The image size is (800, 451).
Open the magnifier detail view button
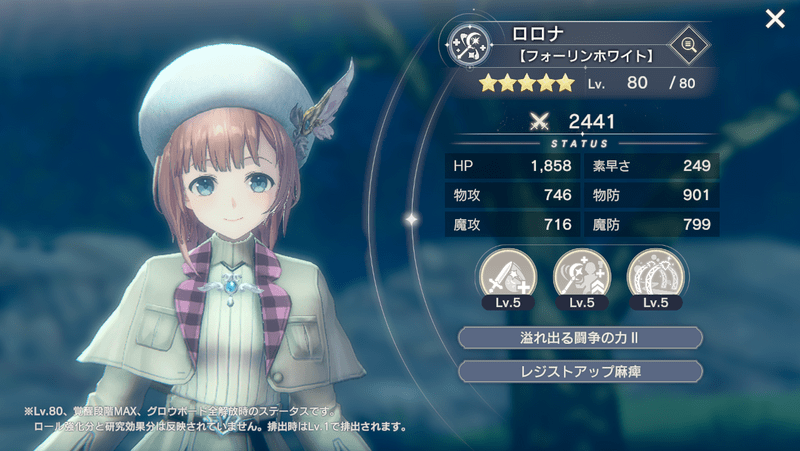[687, 44]
